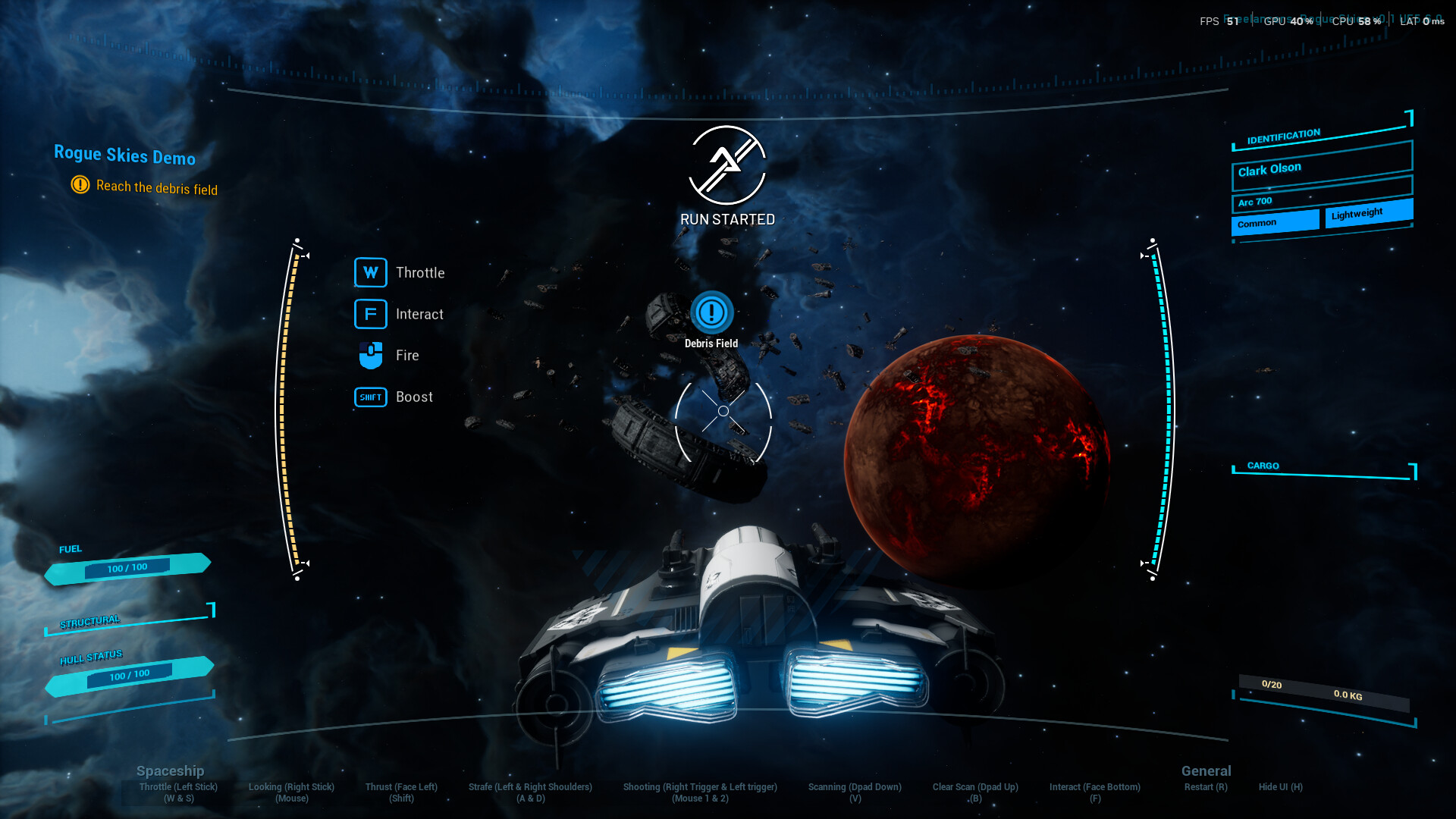This screenshot has height=819, width=1456.
Task: Toggle Hide UI option
Action: (x=1280, y=787)
